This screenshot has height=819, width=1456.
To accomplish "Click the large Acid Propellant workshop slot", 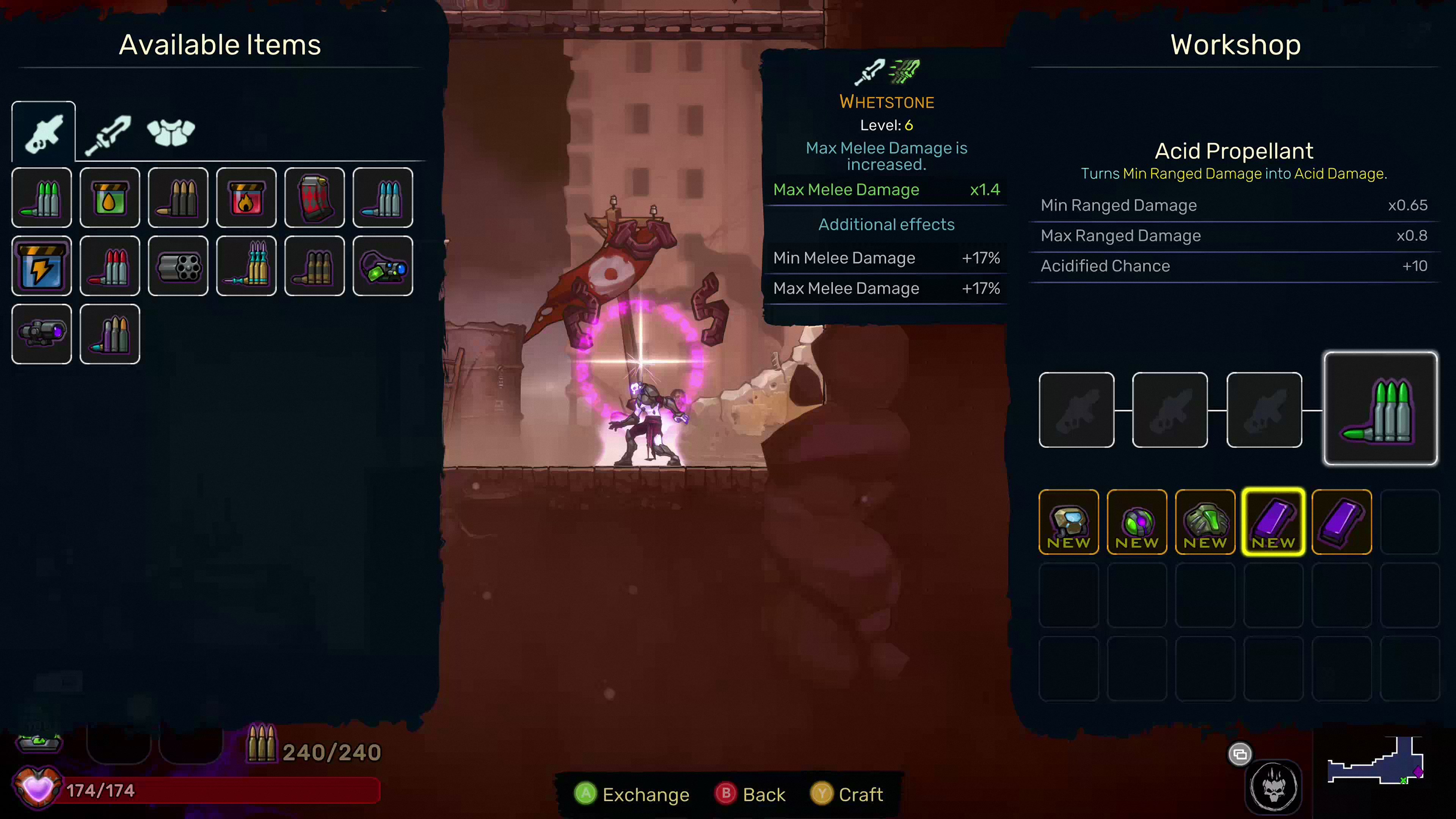I will pos(1380,409).
